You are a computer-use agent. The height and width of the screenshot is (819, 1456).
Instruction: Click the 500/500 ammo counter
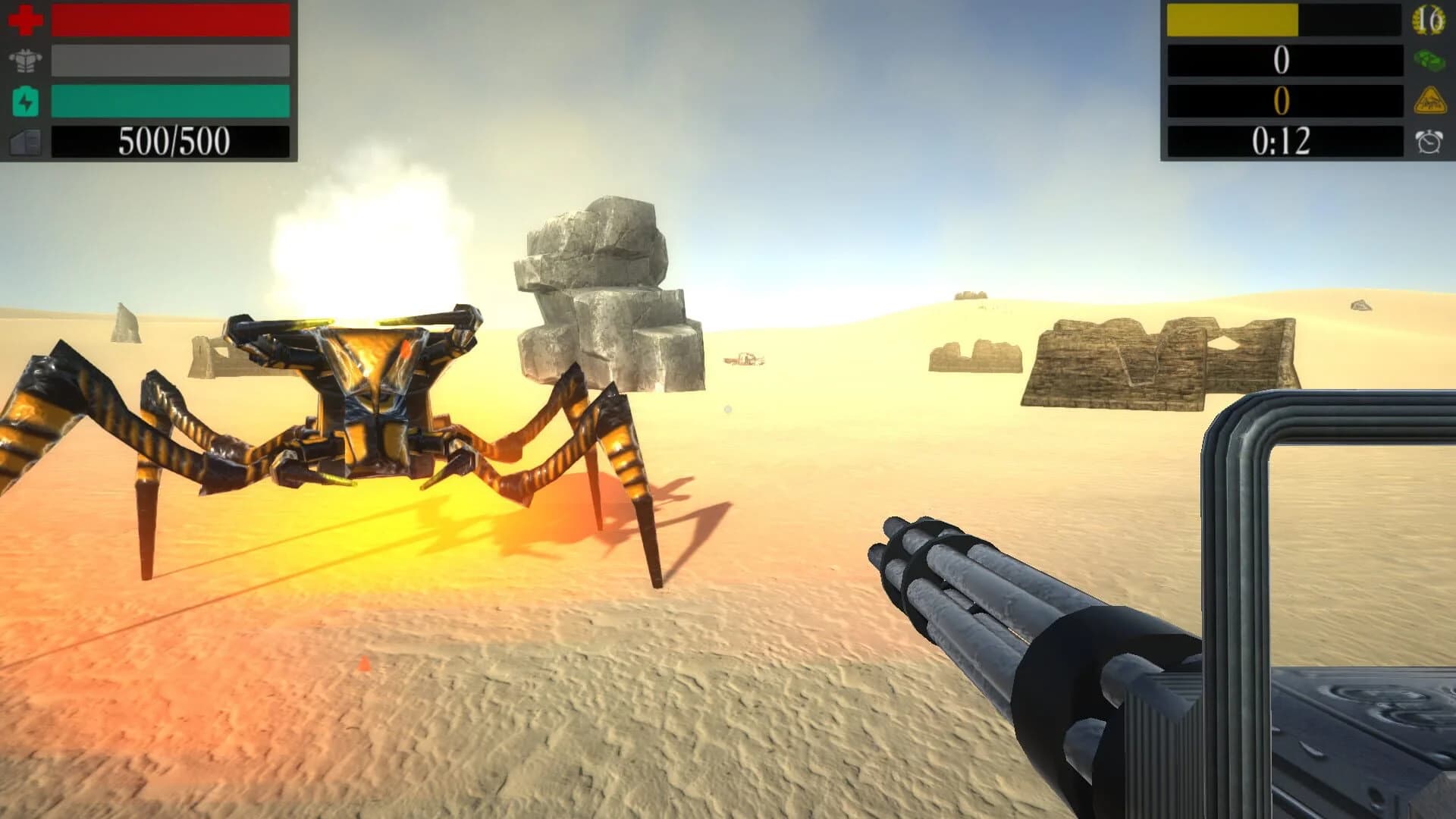(x=171, y=141)
